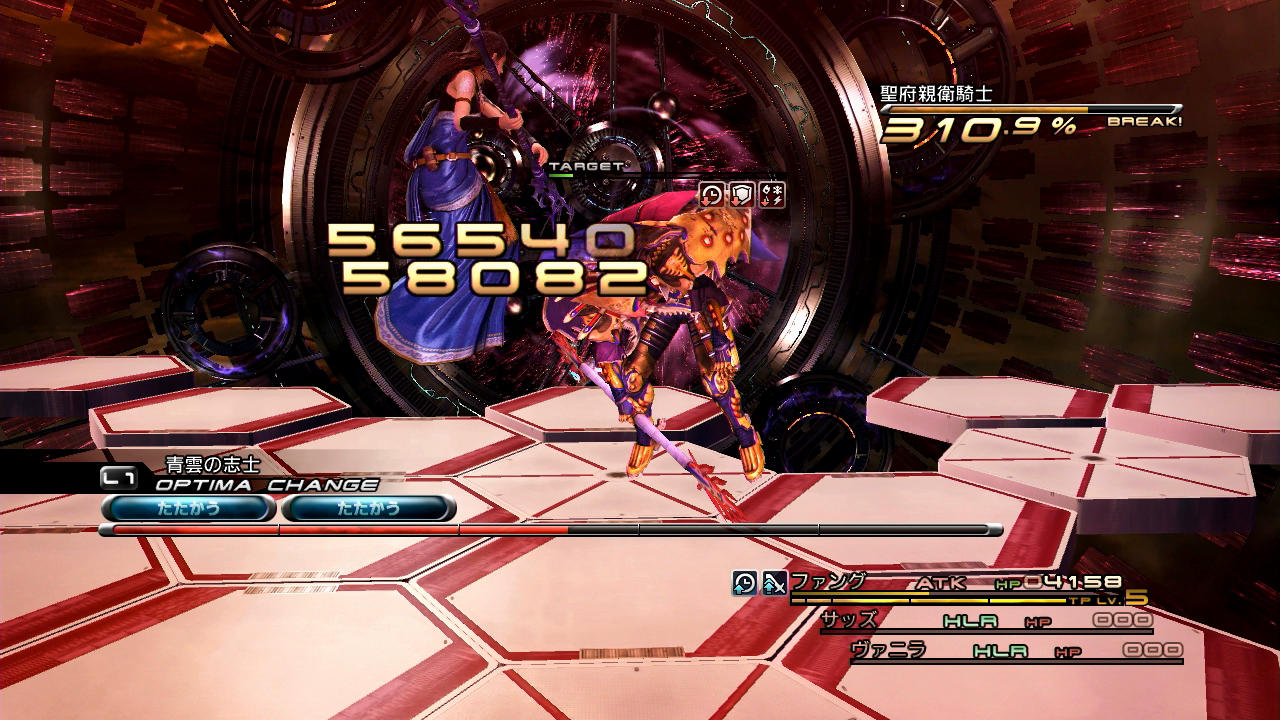Click Fang's Haste clock buff icon
1280x720 pixels.
pyautogui.click(x=745, y=583)
